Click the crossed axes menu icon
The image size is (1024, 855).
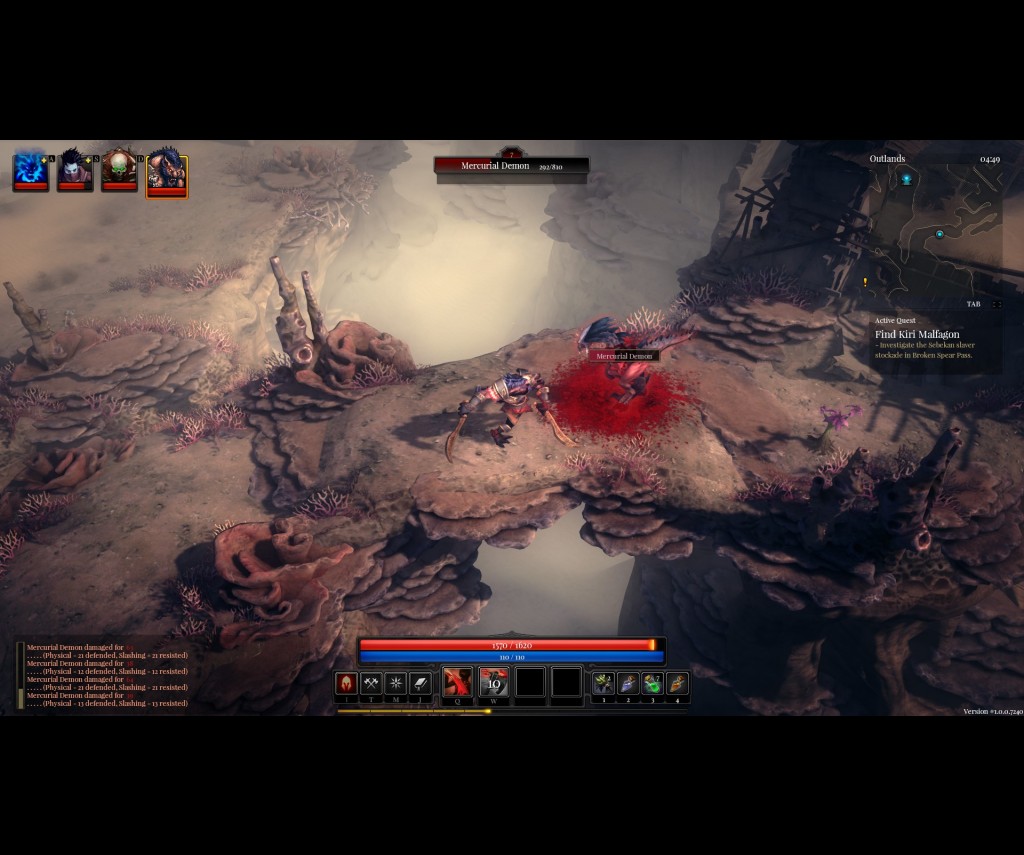[x=371, y=683]
